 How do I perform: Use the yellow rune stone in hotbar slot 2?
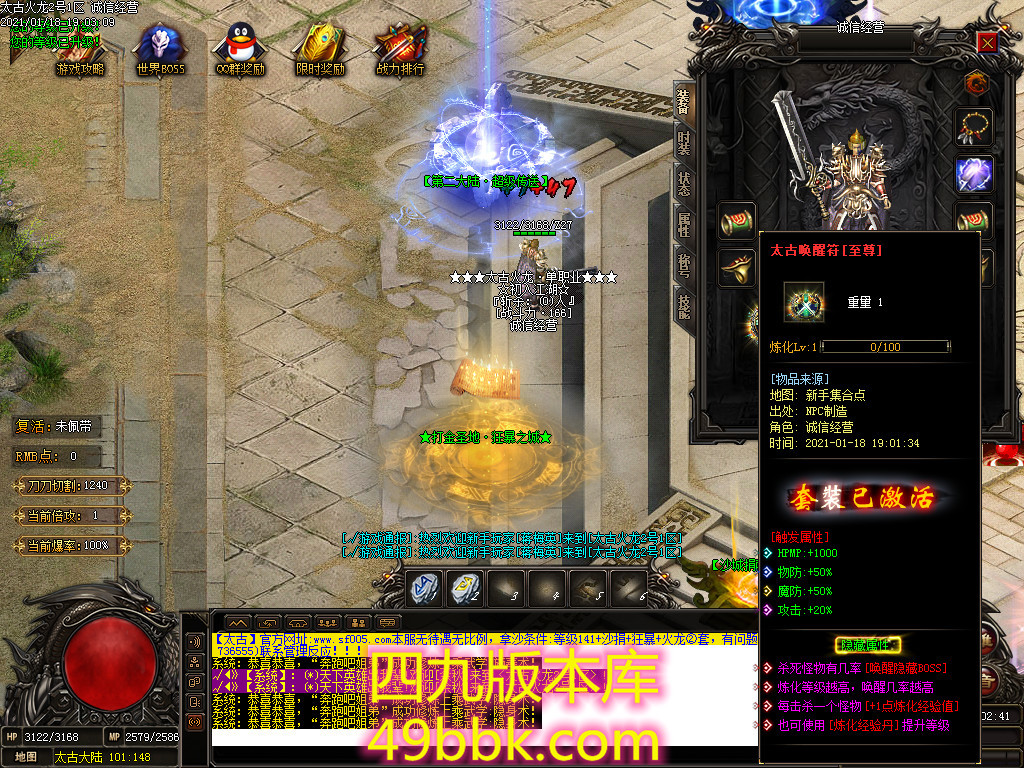(x=464, y=590)
